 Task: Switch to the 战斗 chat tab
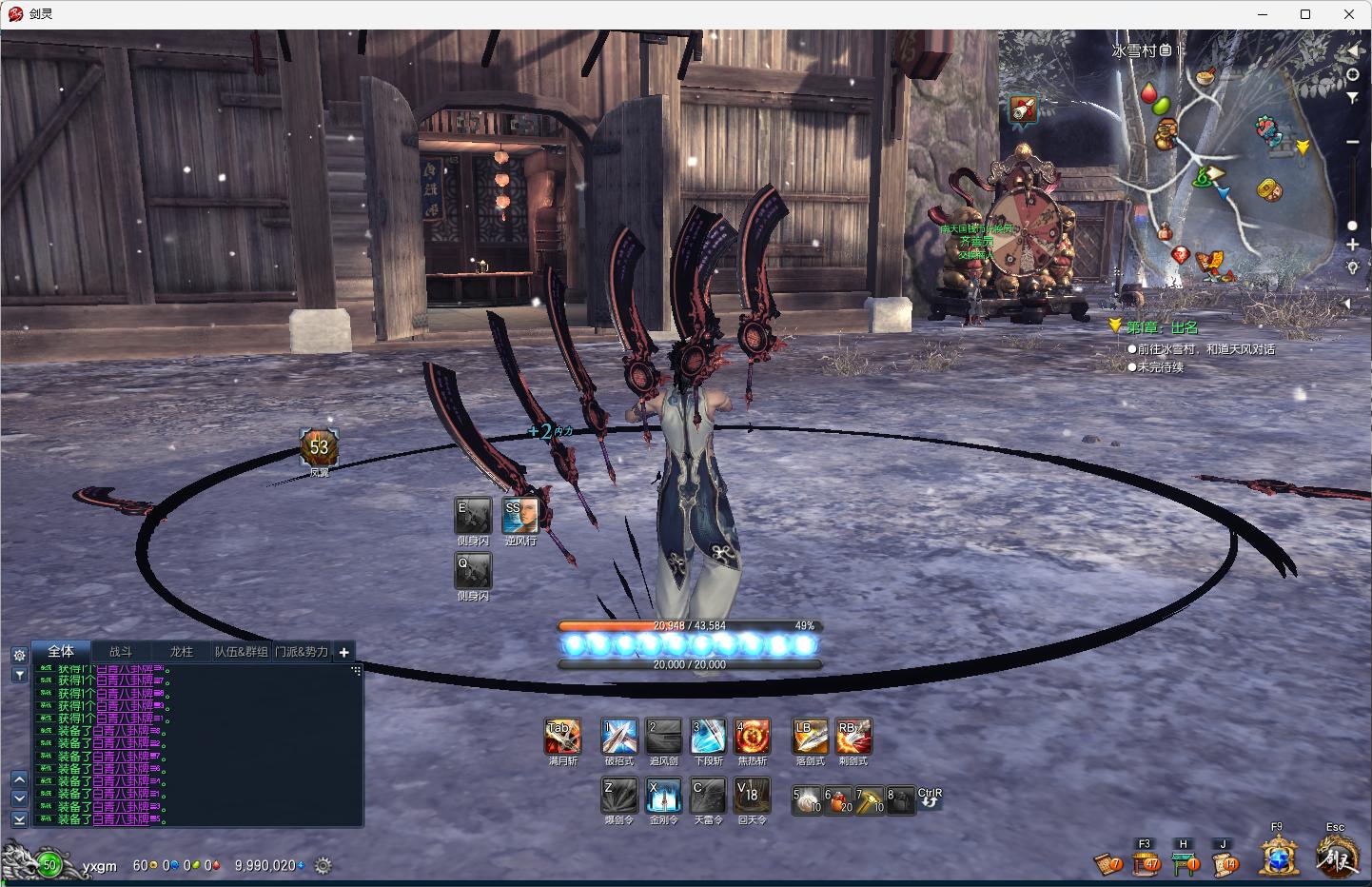[121, 652]
